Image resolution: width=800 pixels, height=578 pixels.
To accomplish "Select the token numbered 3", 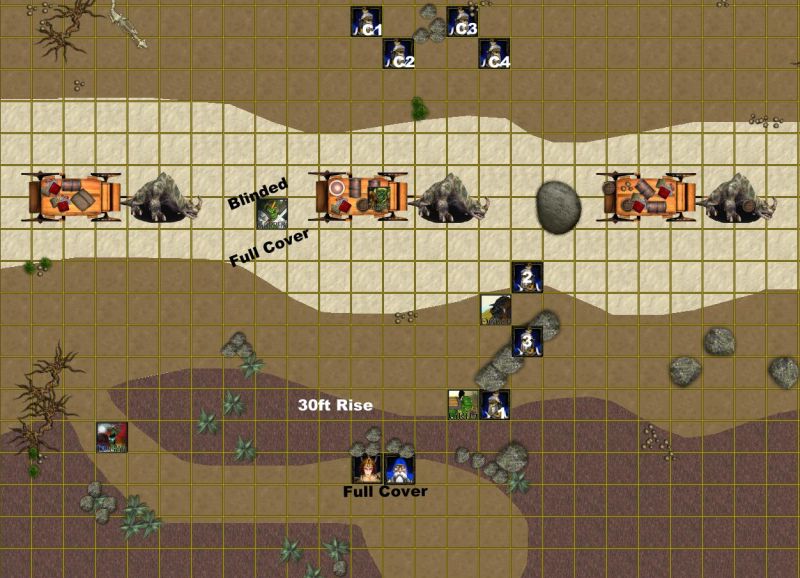I will click(x=527, y=341).
